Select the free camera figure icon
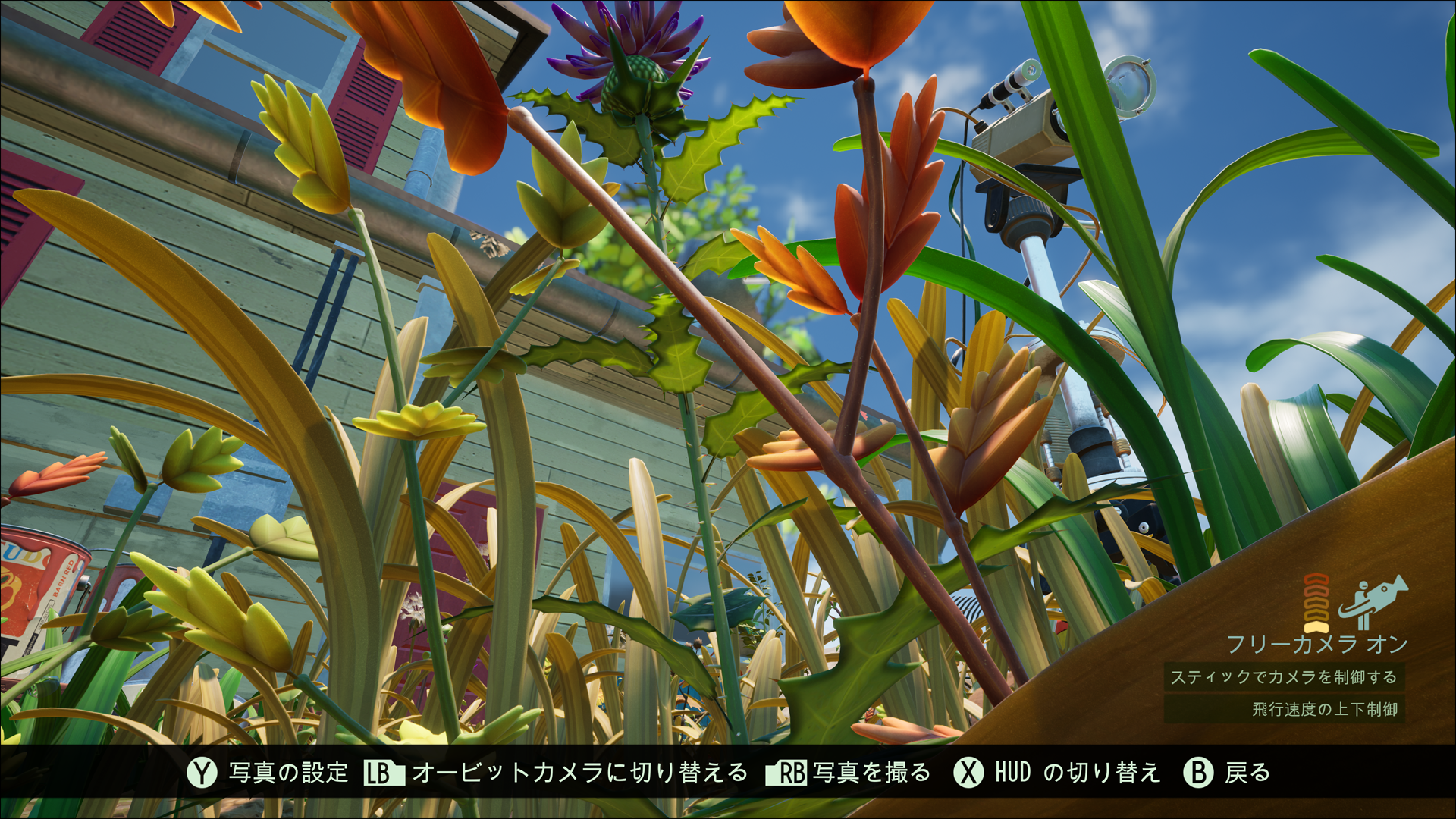 point(1371,603)
